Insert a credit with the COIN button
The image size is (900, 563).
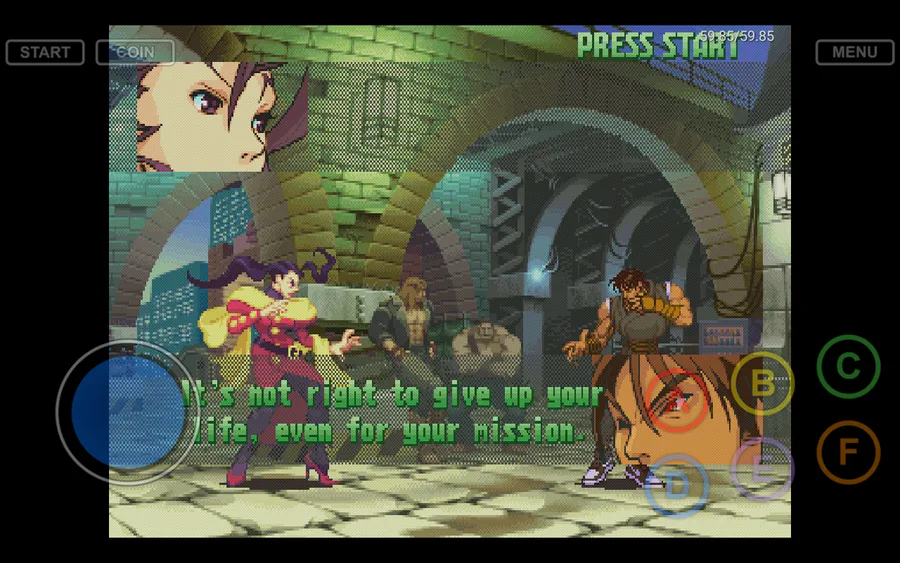pyautogui.click(x=135, y=52)
